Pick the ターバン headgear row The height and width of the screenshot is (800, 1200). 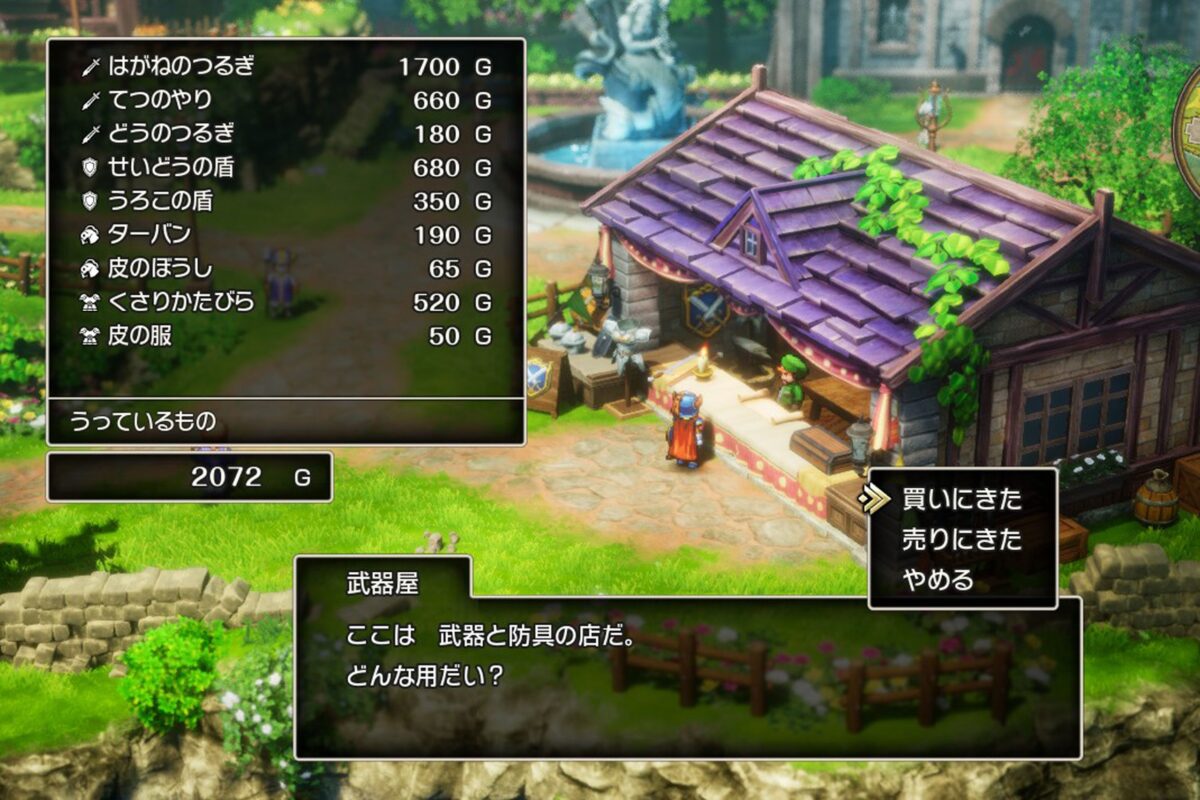pos(285,235)
